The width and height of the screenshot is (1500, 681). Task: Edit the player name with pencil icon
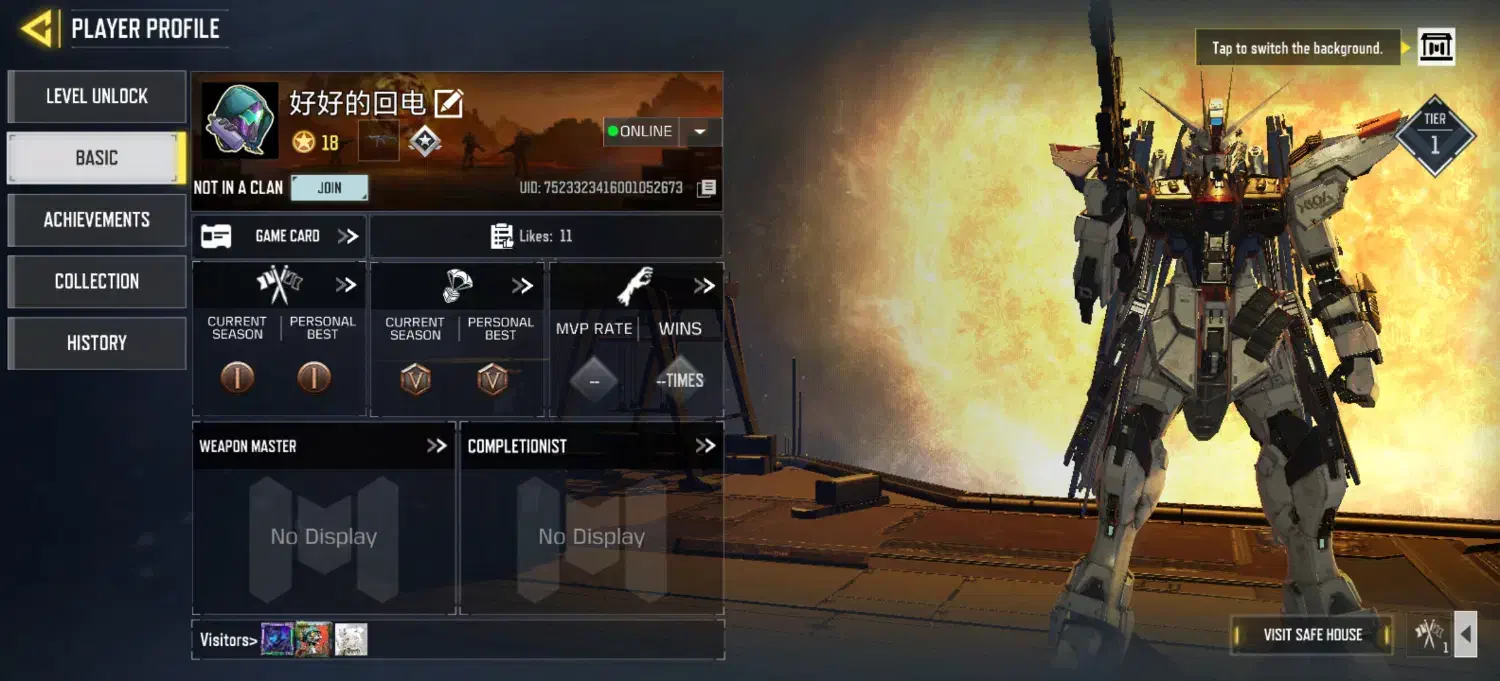click(x=449, y=102)
